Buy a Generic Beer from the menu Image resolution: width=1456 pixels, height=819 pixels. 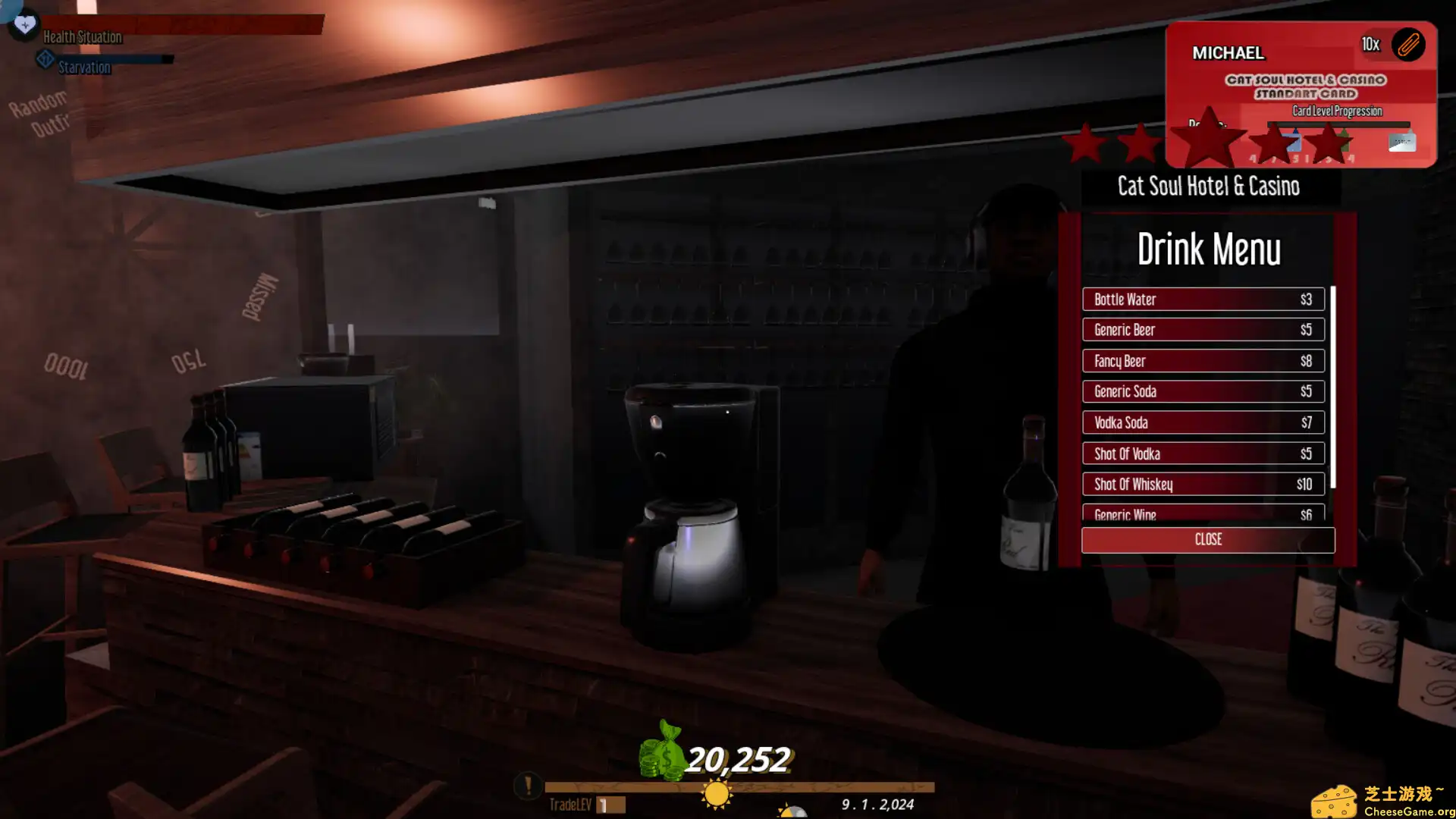pyautogui.click(x=1203, y=330)
